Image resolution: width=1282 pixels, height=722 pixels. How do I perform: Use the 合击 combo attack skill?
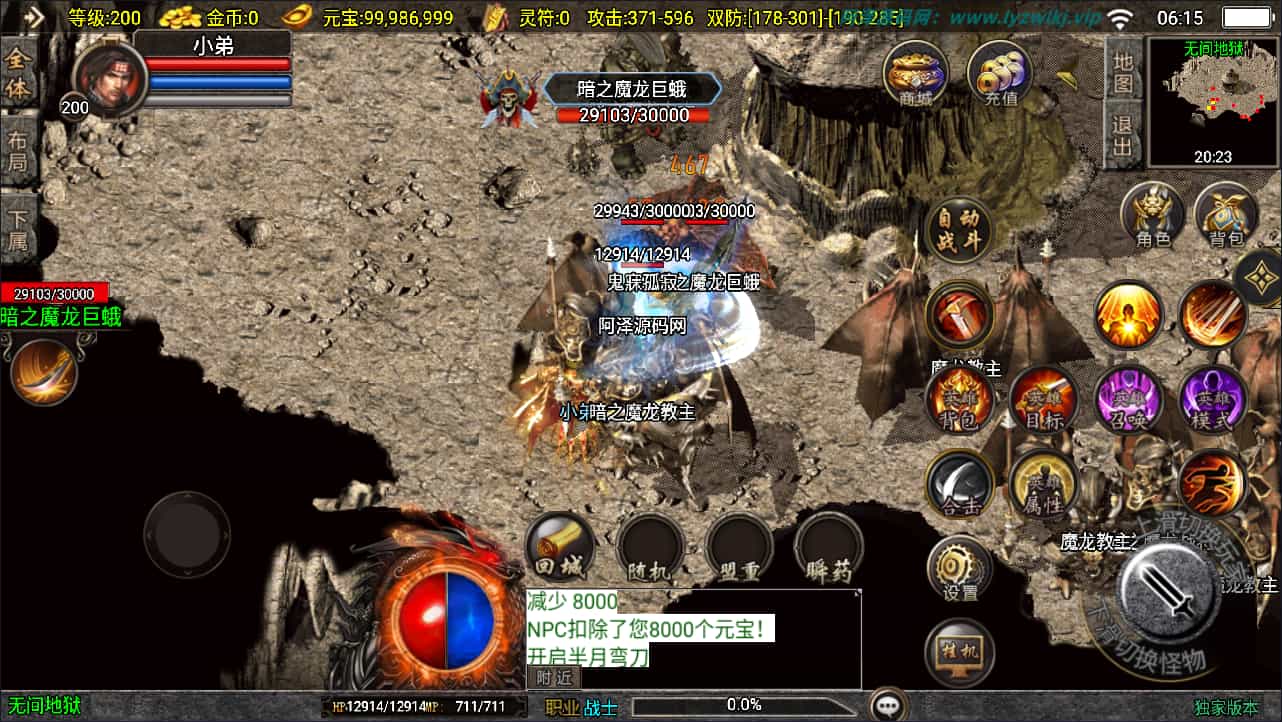pyautogui.click(x=959, y=486)
